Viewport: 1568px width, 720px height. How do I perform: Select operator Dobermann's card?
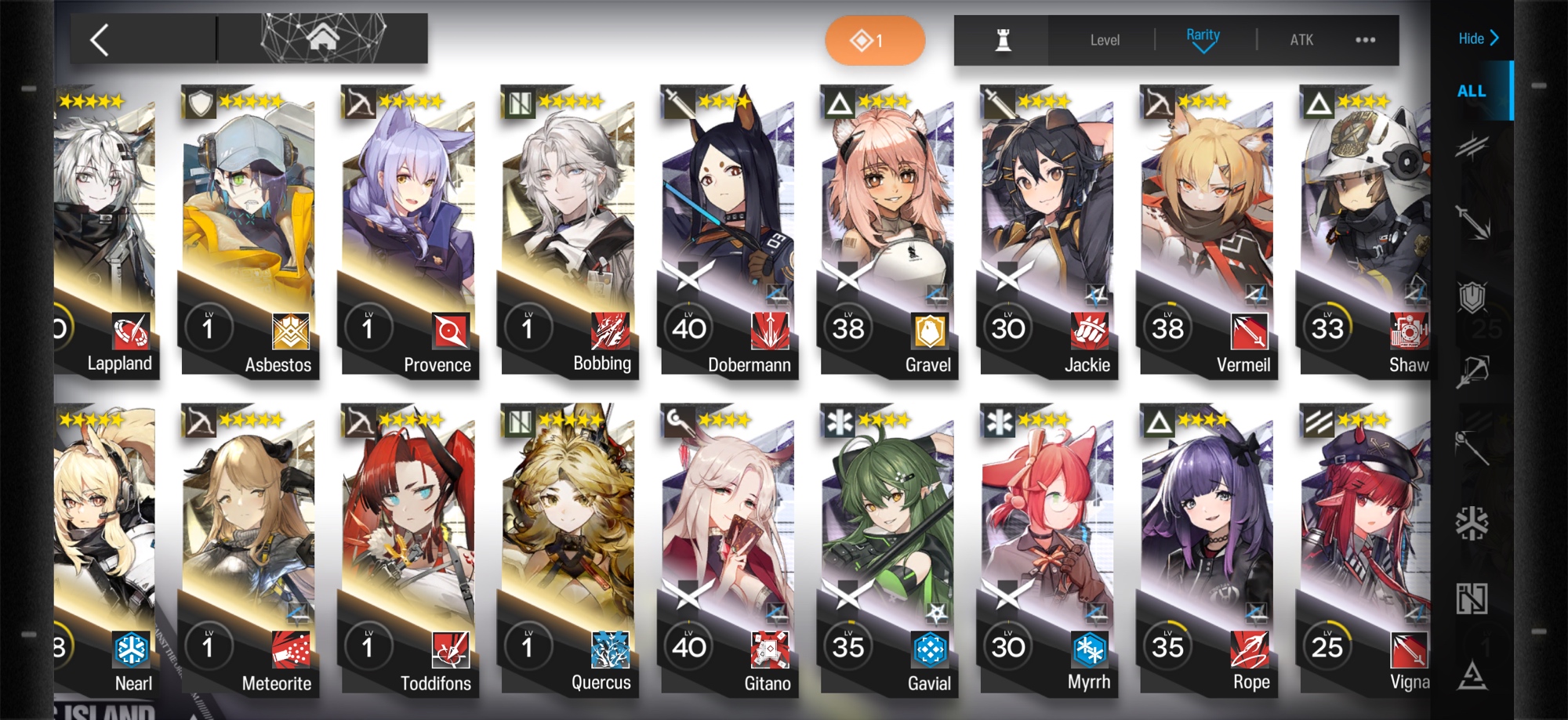click(727, 235)
